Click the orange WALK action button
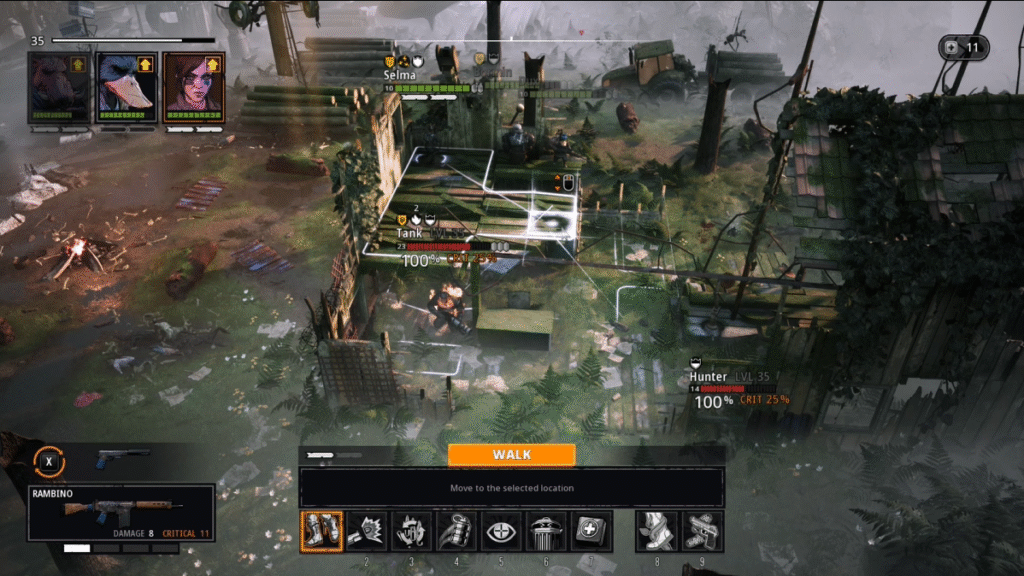The height and width of the screenshot is (576, 1024). [511, 455]
